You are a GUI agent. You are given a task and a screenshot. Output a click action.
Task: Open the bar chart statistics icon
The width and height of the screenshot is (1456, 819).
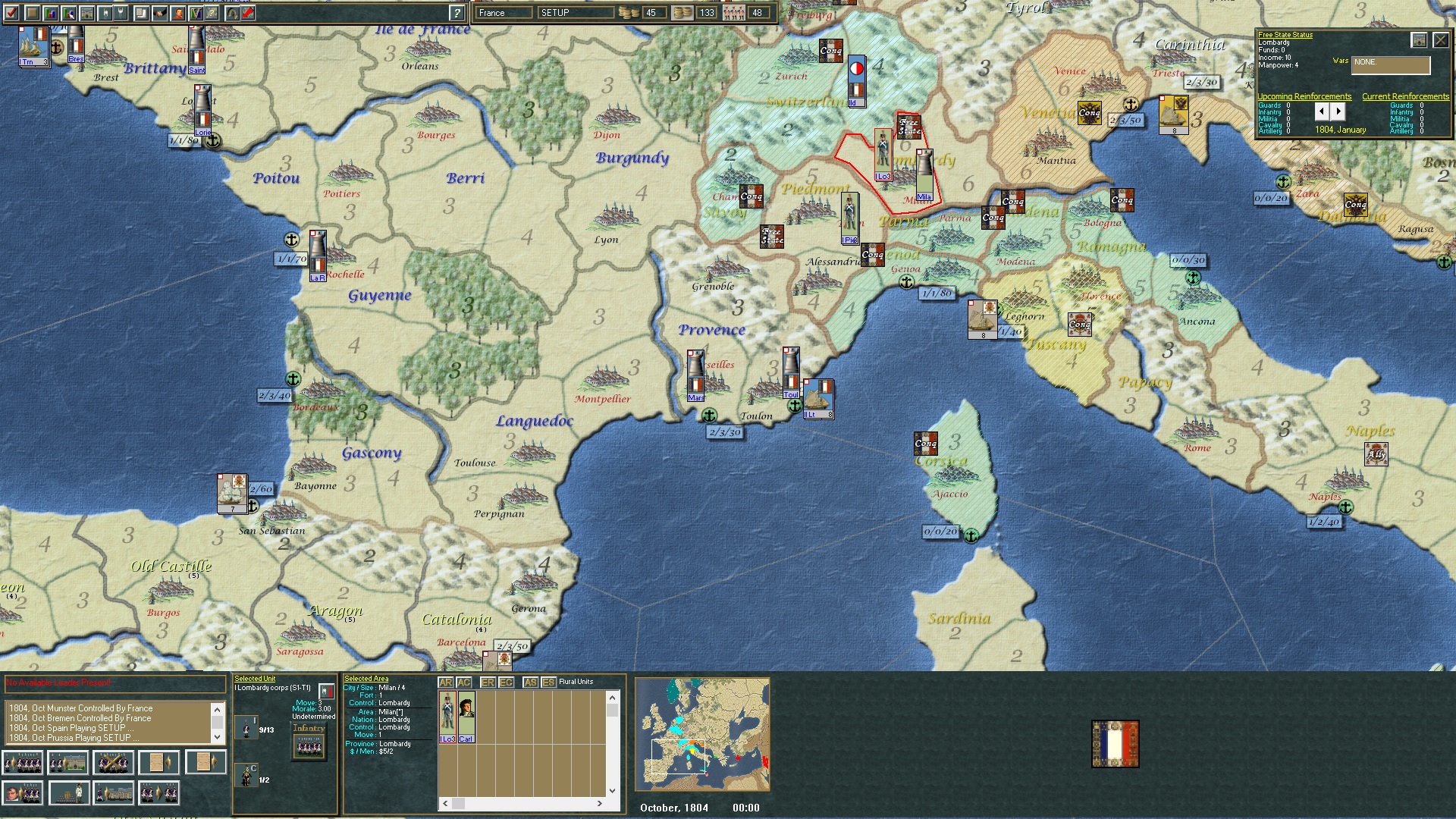(49, 13)
